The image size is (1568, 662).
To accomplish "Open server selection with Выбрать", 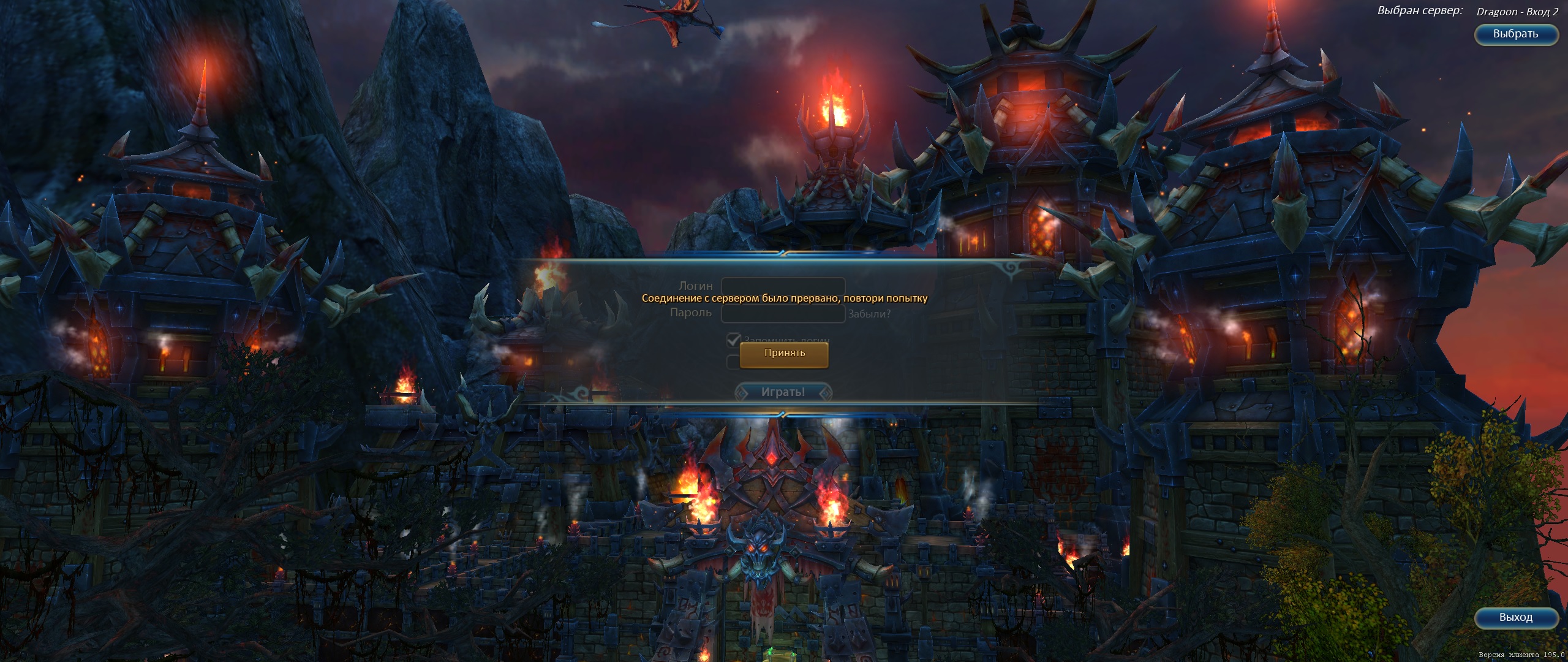I will 1515,34.
